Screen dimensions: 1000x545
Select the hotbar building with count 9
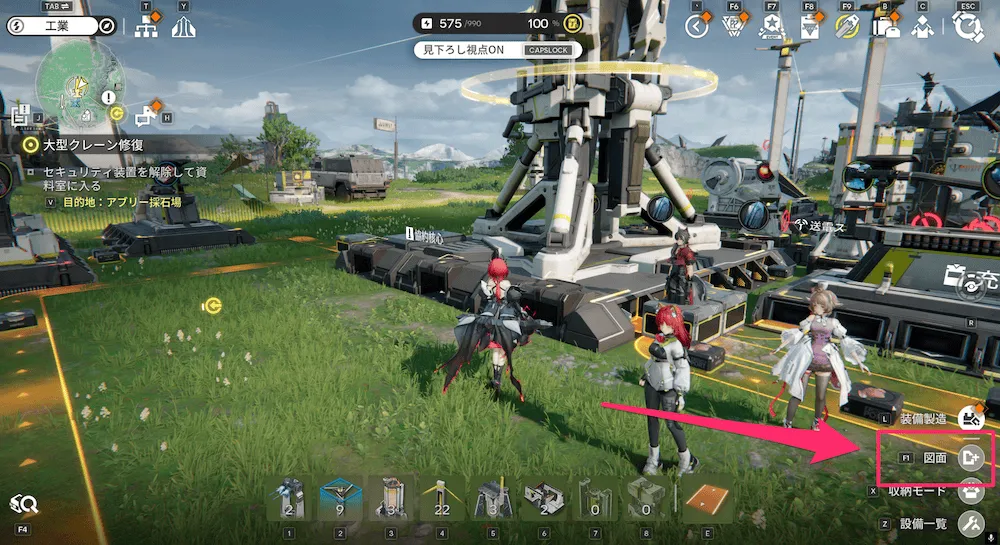(340, 500)
